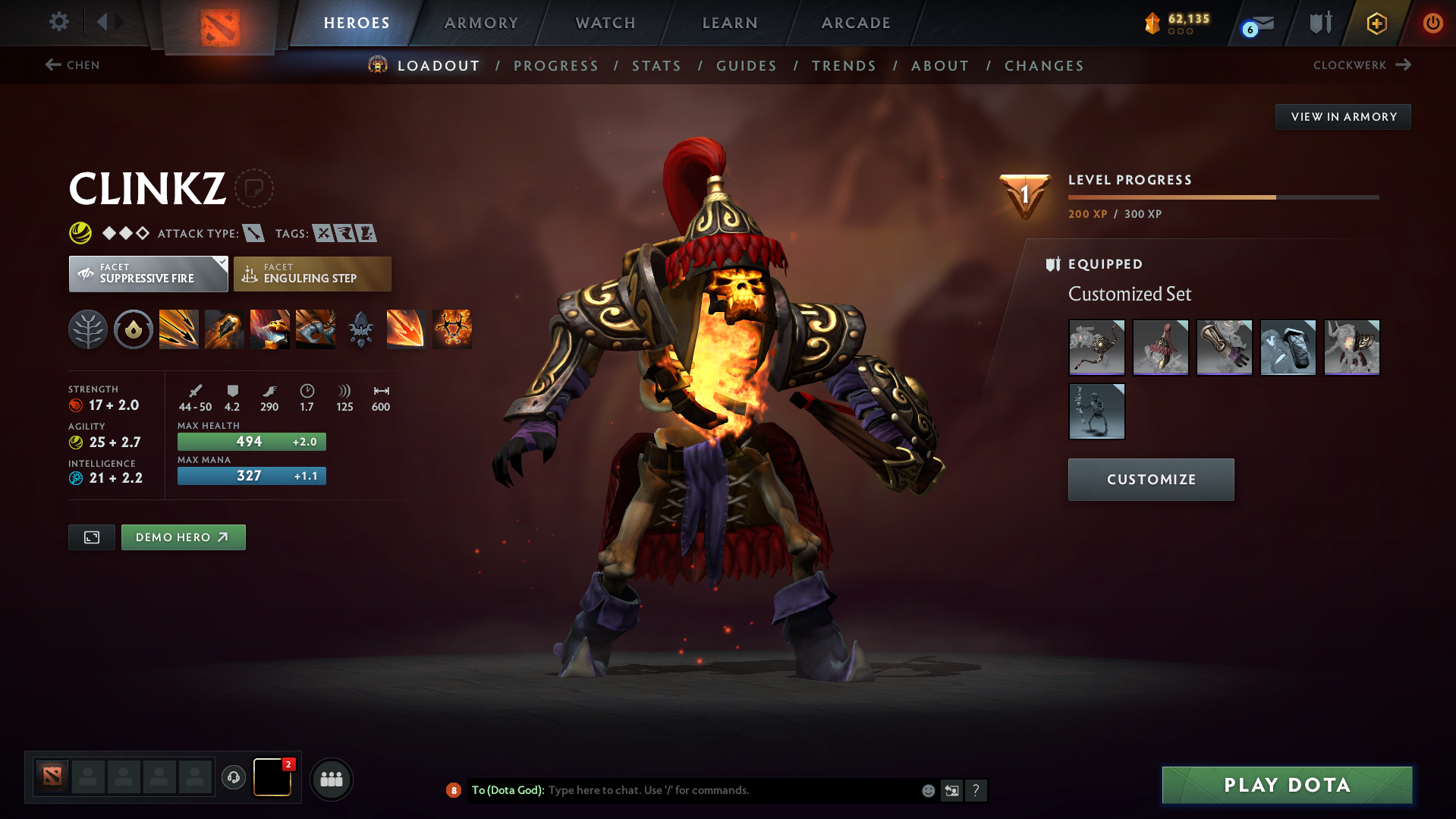The width and height of the screenshot is (1456, 819).
Task: Open the settings gear icon
Action: [x=58, y=22]
